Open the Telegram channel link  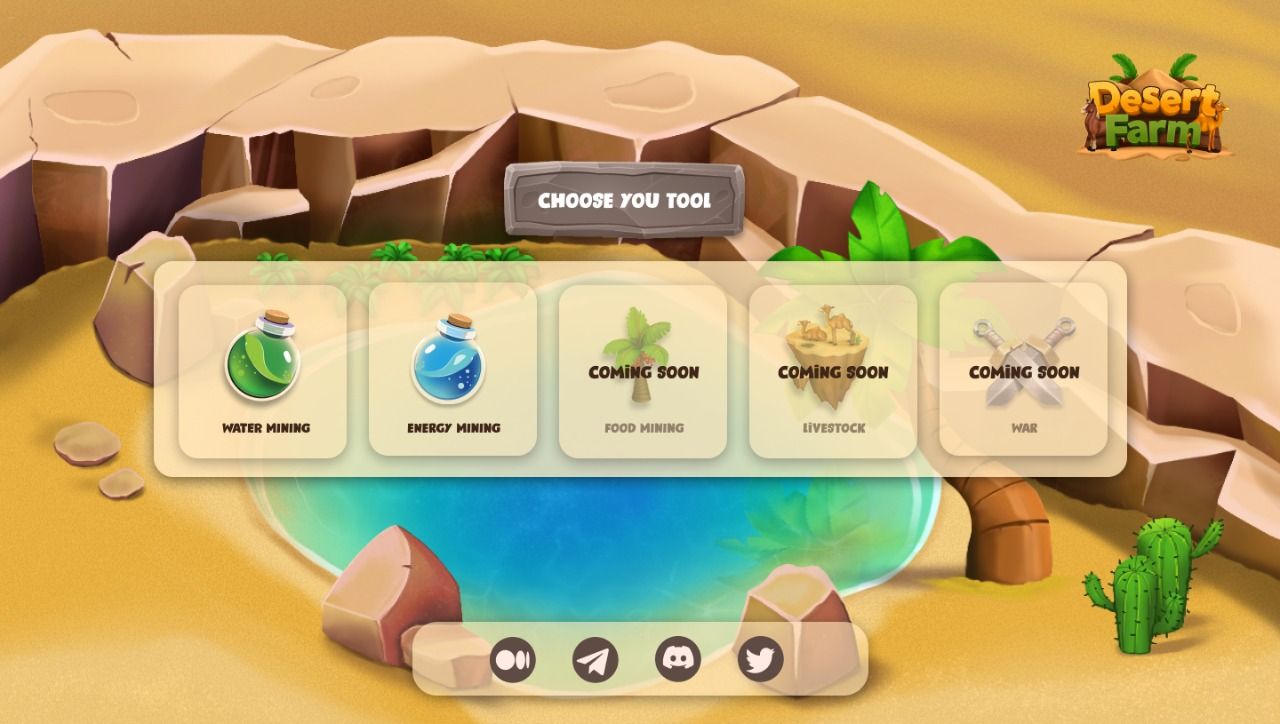(x=595, y=660)
